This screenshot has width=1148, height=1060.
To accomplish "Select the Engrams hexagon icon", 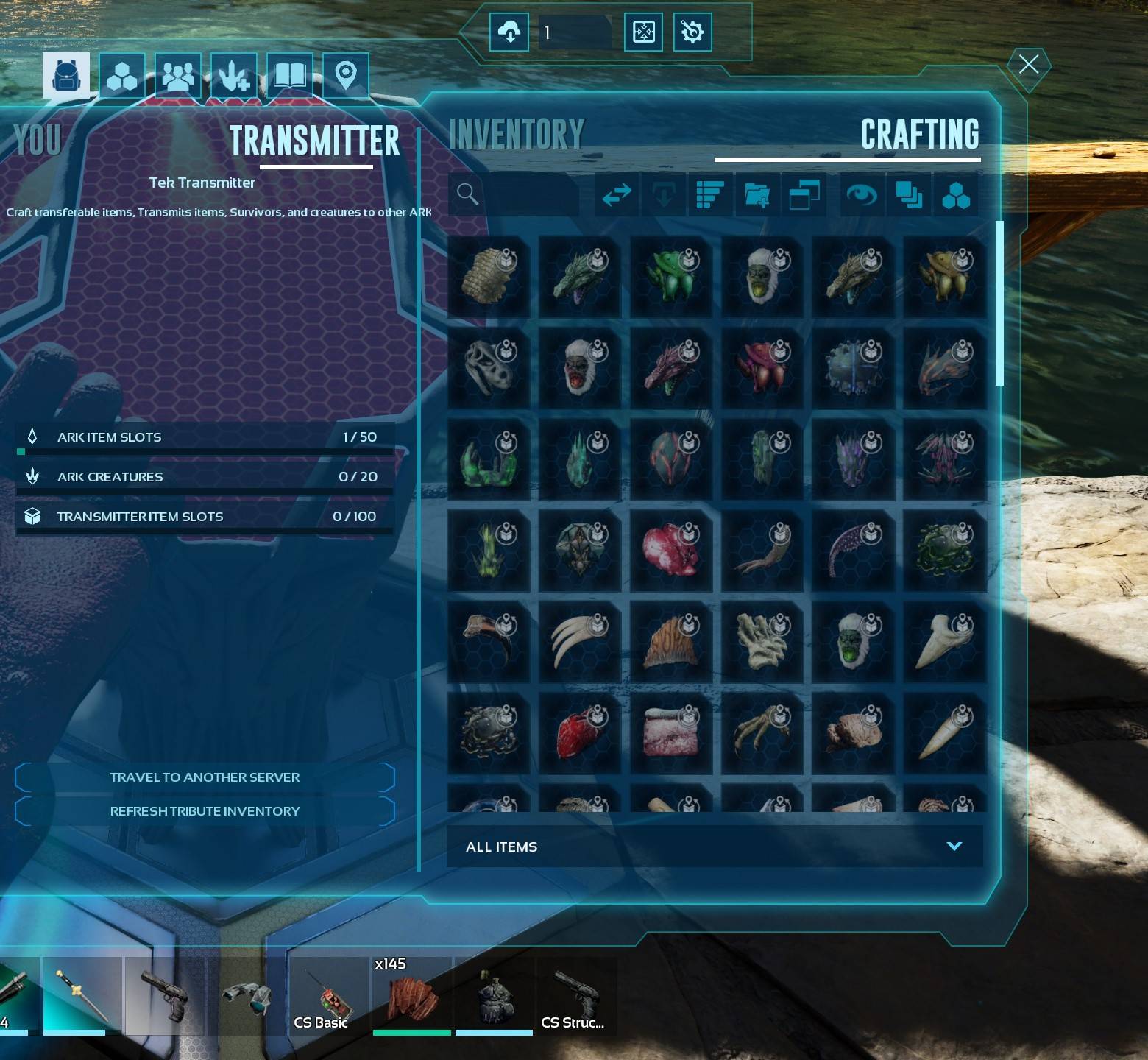I will coord(122,74).
